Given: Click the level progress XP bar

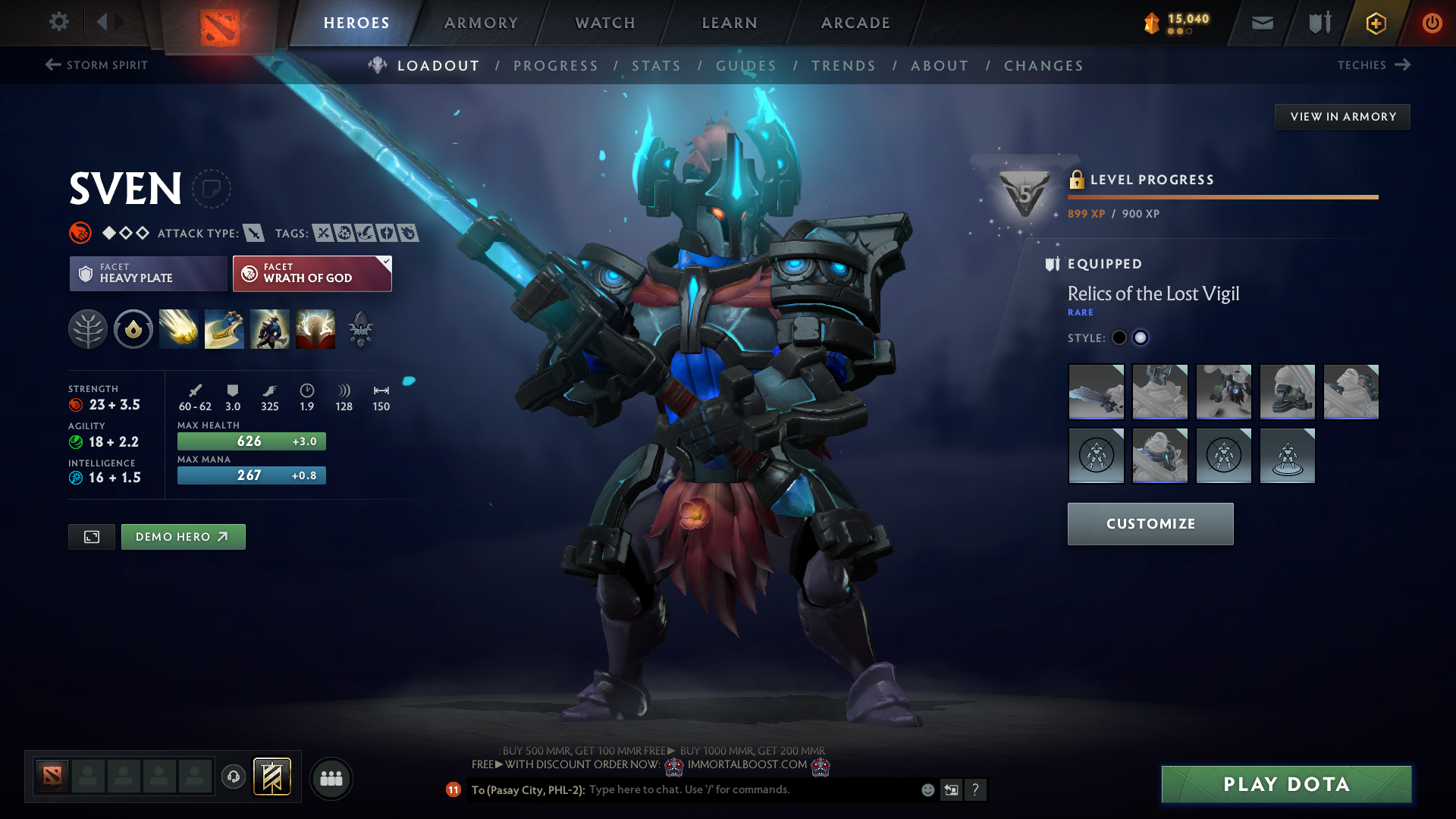Looking at the screenshot, I should pyautogui.click(x=1222, y=196).
